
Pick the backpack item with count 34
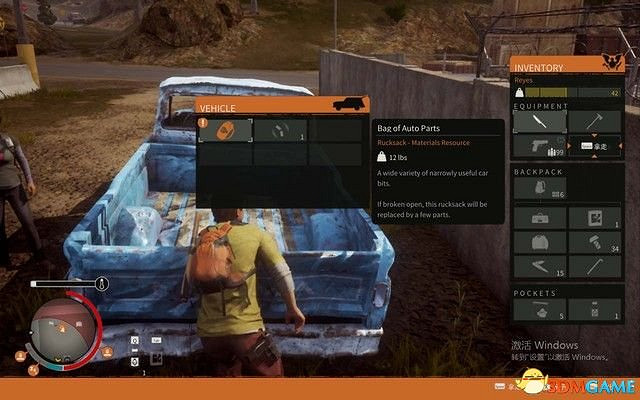594,242
